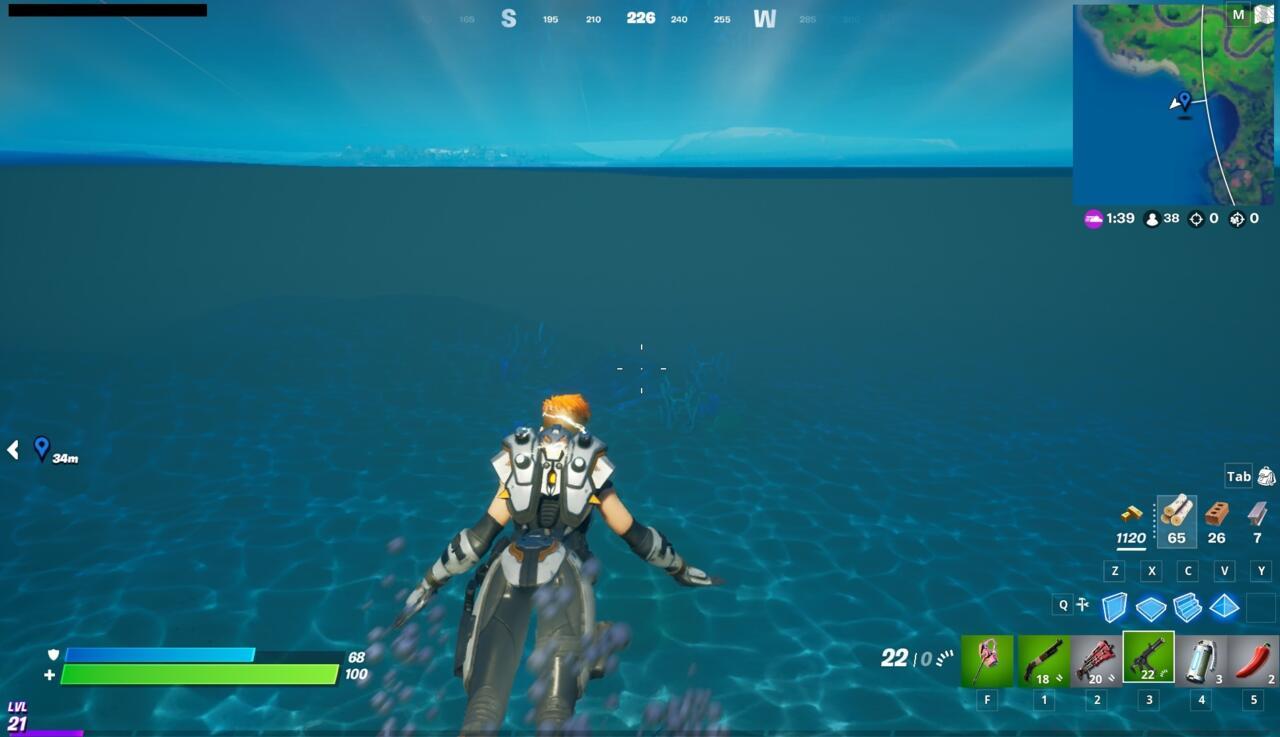Collapse the waypoint marker with back arrow

coord(11,450)
